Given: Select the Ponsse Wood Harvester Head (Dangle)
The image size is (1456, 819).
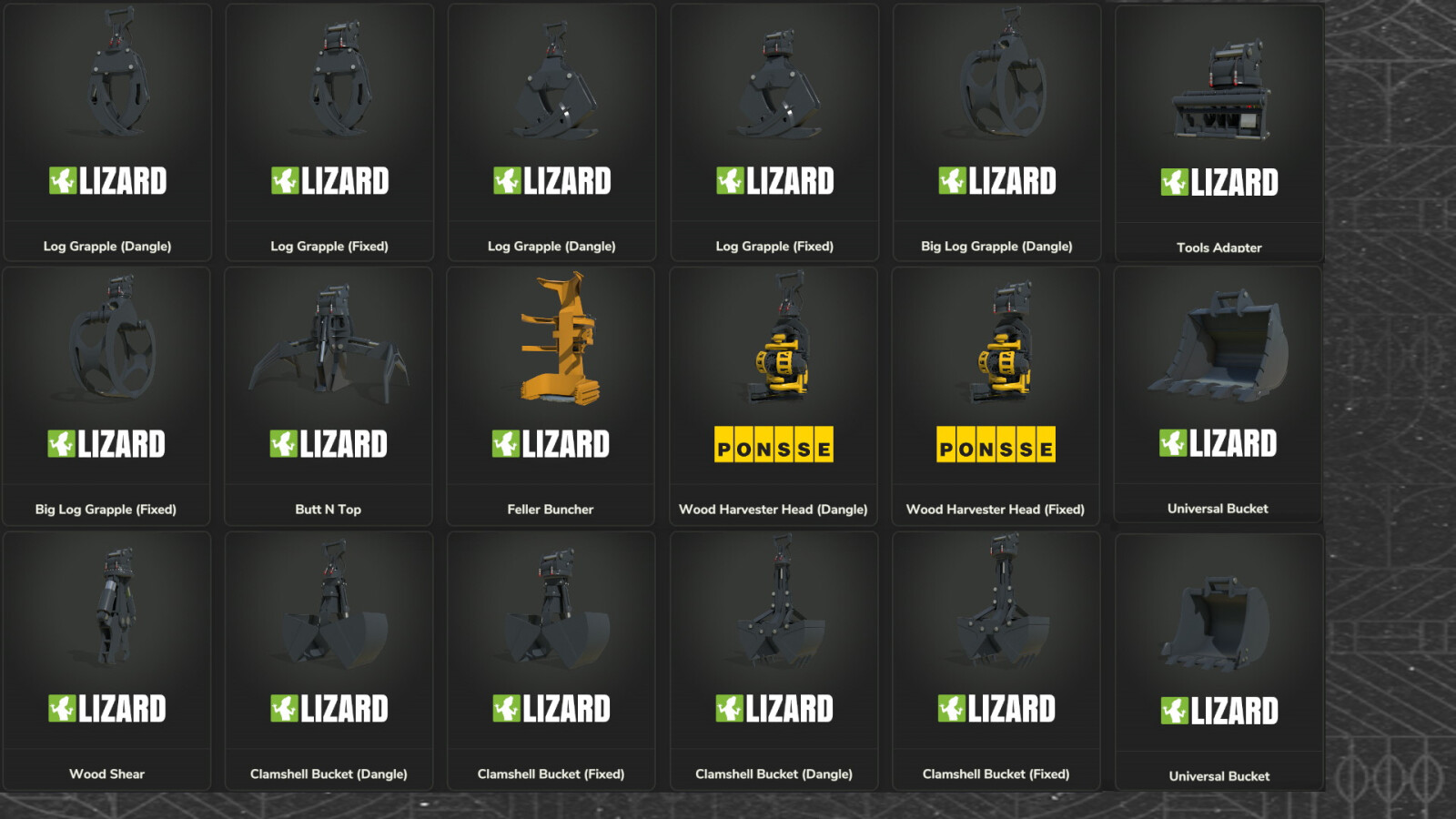Looking at the screenshot, I should 773,382.
